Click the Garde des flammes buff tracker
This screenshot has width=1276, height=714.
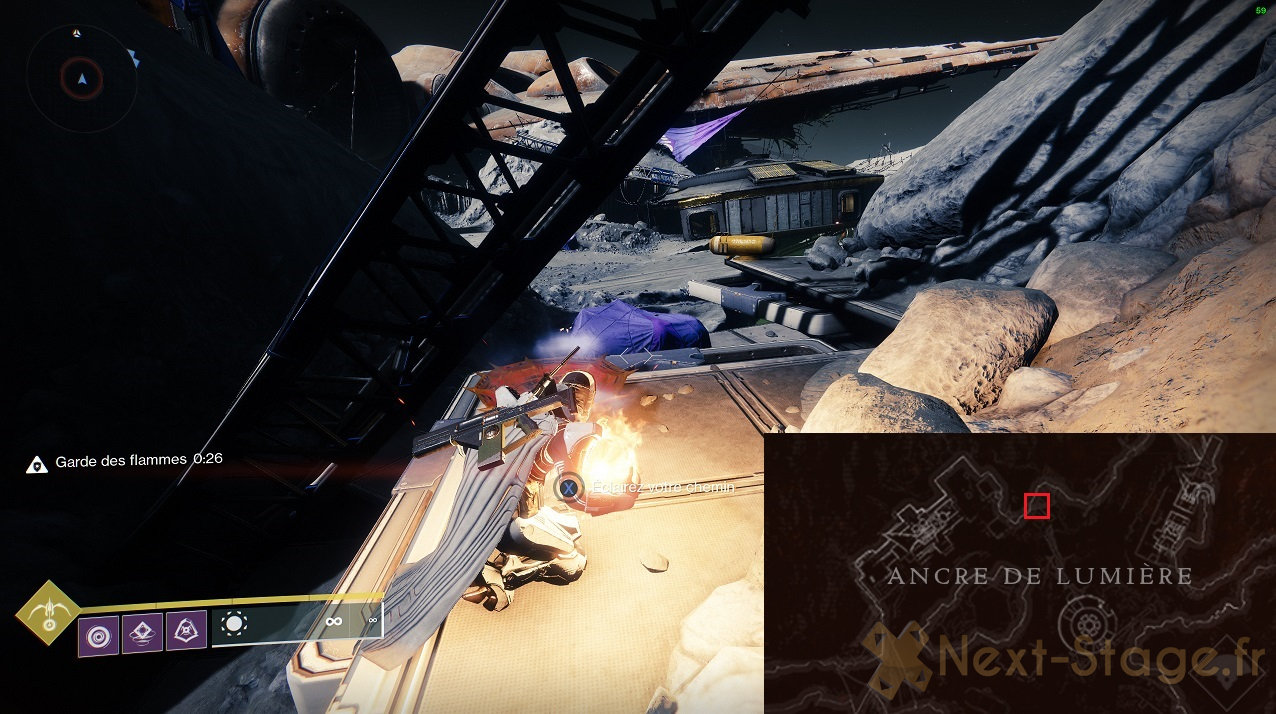click(125, 460)
